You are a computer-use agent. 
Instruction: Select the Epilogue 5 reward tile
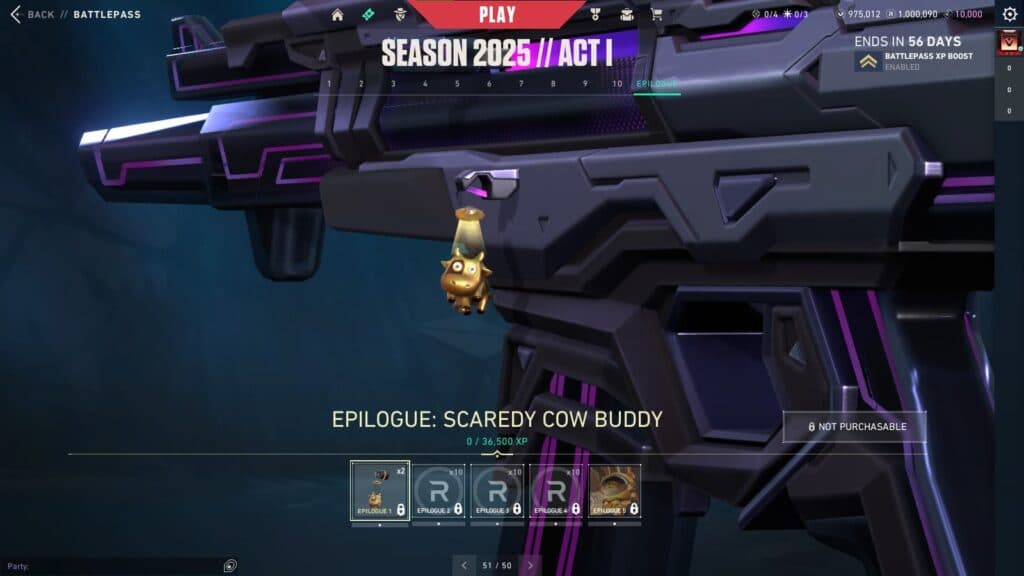click(615, 490)
